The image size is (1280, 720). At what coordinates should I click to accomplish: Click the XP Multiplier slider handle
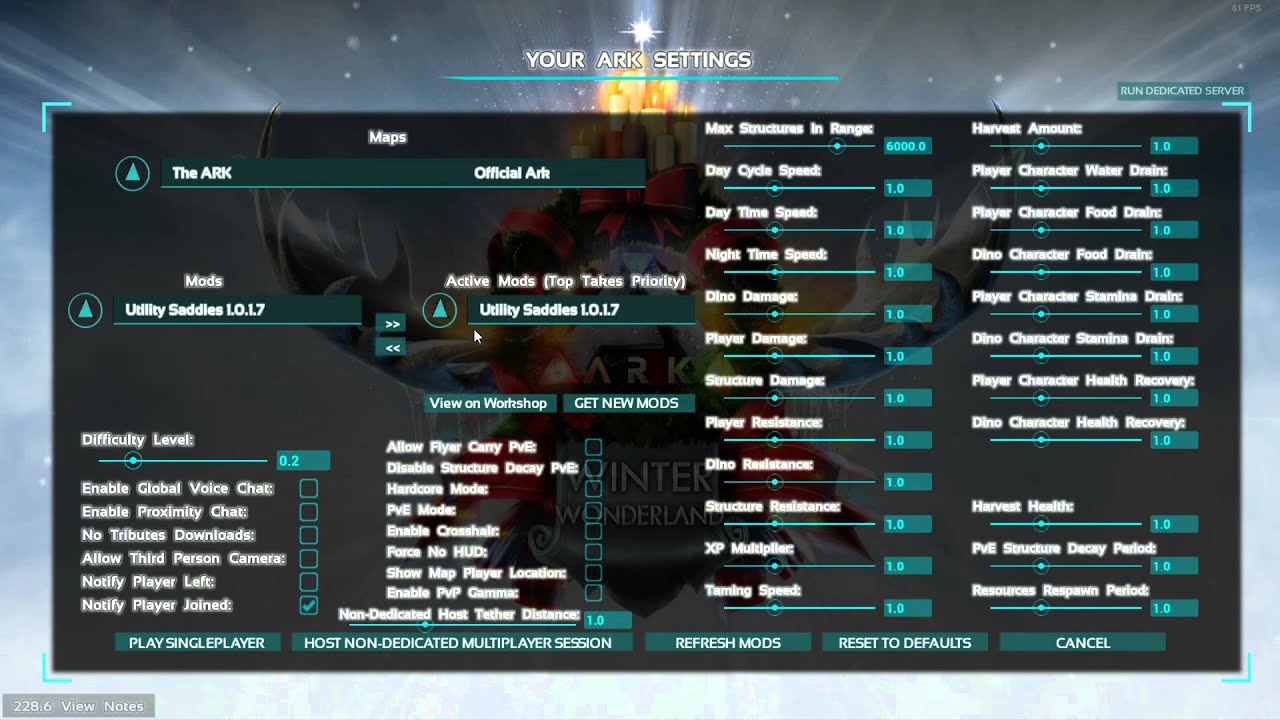pyautogui.click(x=774, y=566)
